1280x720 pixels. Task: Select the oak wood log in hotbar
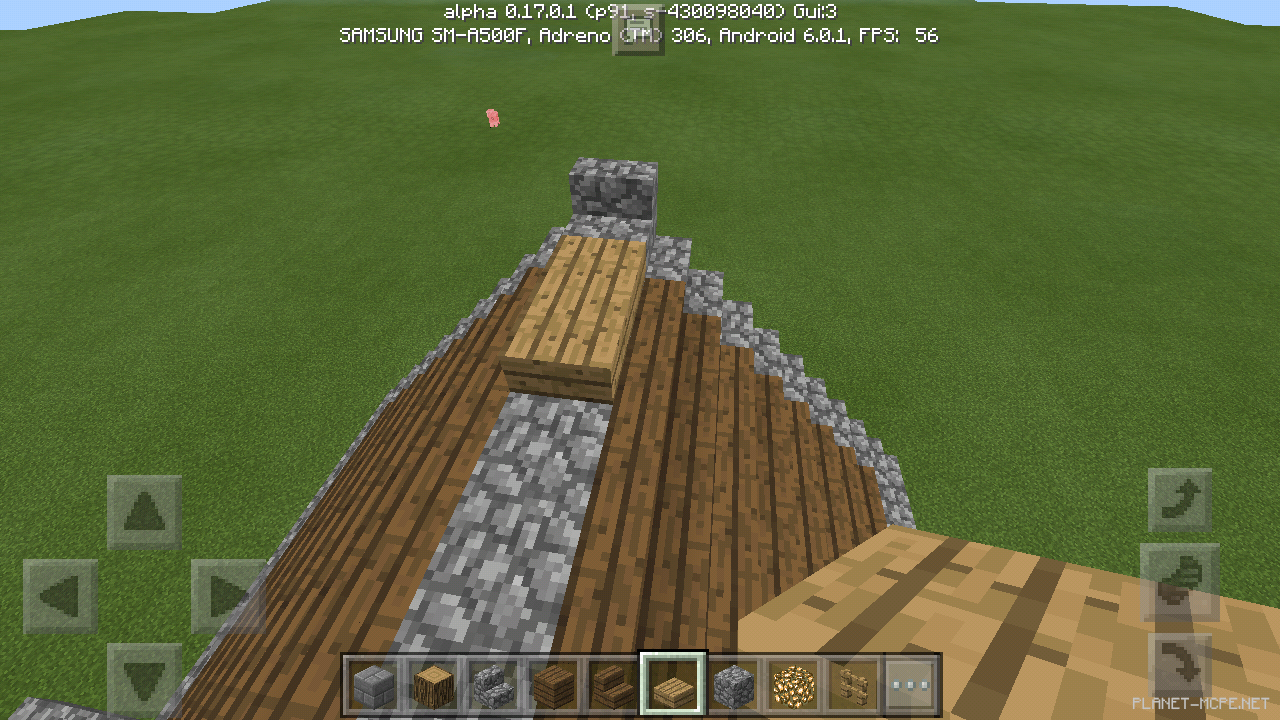[x=433, y=681]
